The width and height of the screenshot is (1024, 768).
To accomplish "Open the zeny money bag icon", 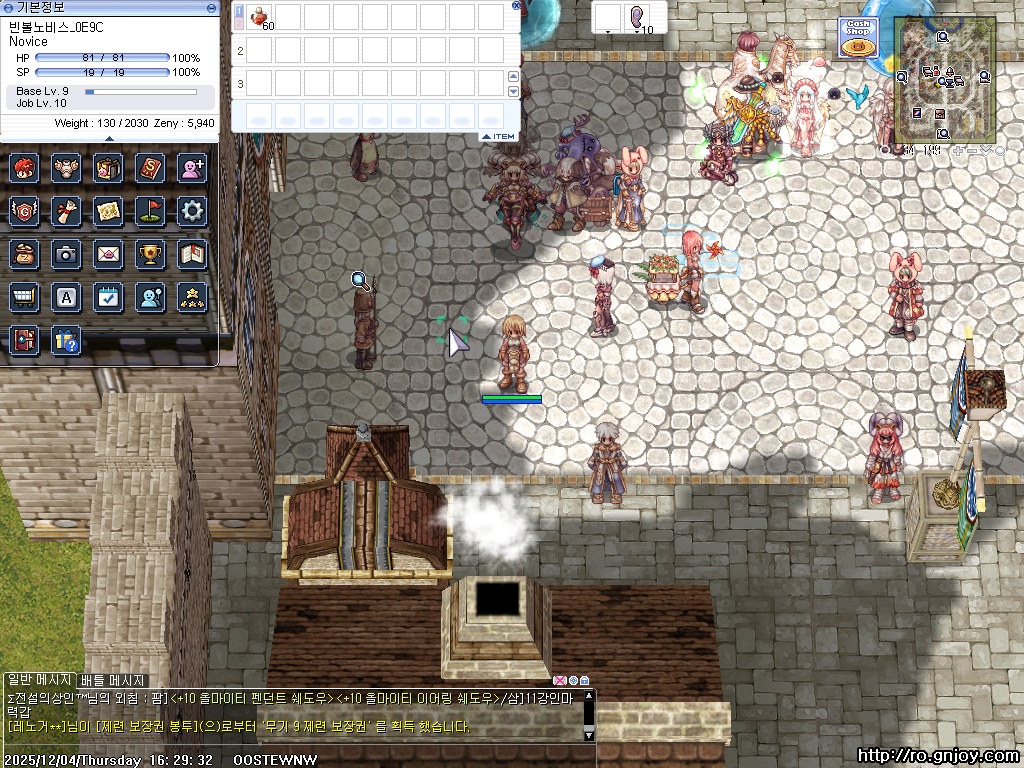I will (x=23, y=254).
